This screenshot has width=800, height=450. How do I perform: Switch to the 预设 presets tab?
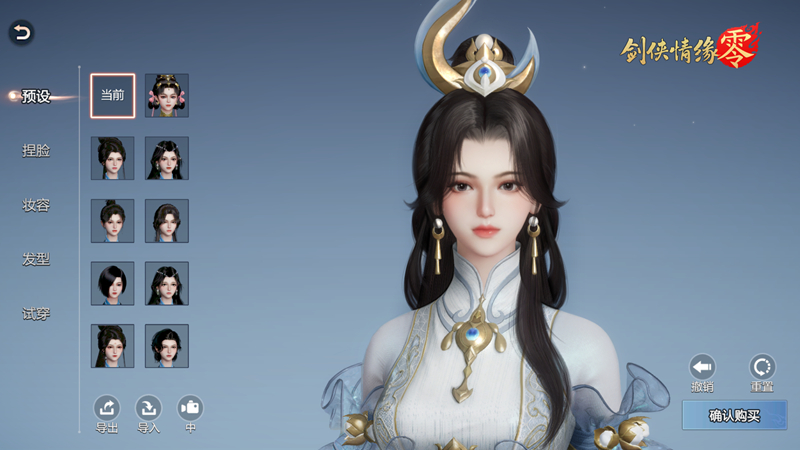(x=36, y=96)
